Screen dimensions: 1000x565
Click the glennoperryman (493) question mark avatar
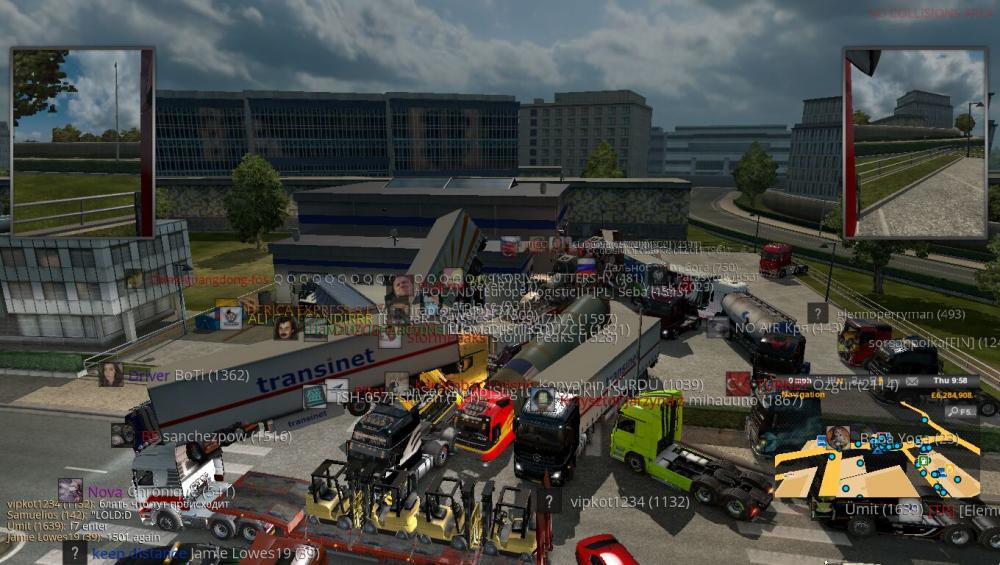pyautogui.click(x=818, y=313)
